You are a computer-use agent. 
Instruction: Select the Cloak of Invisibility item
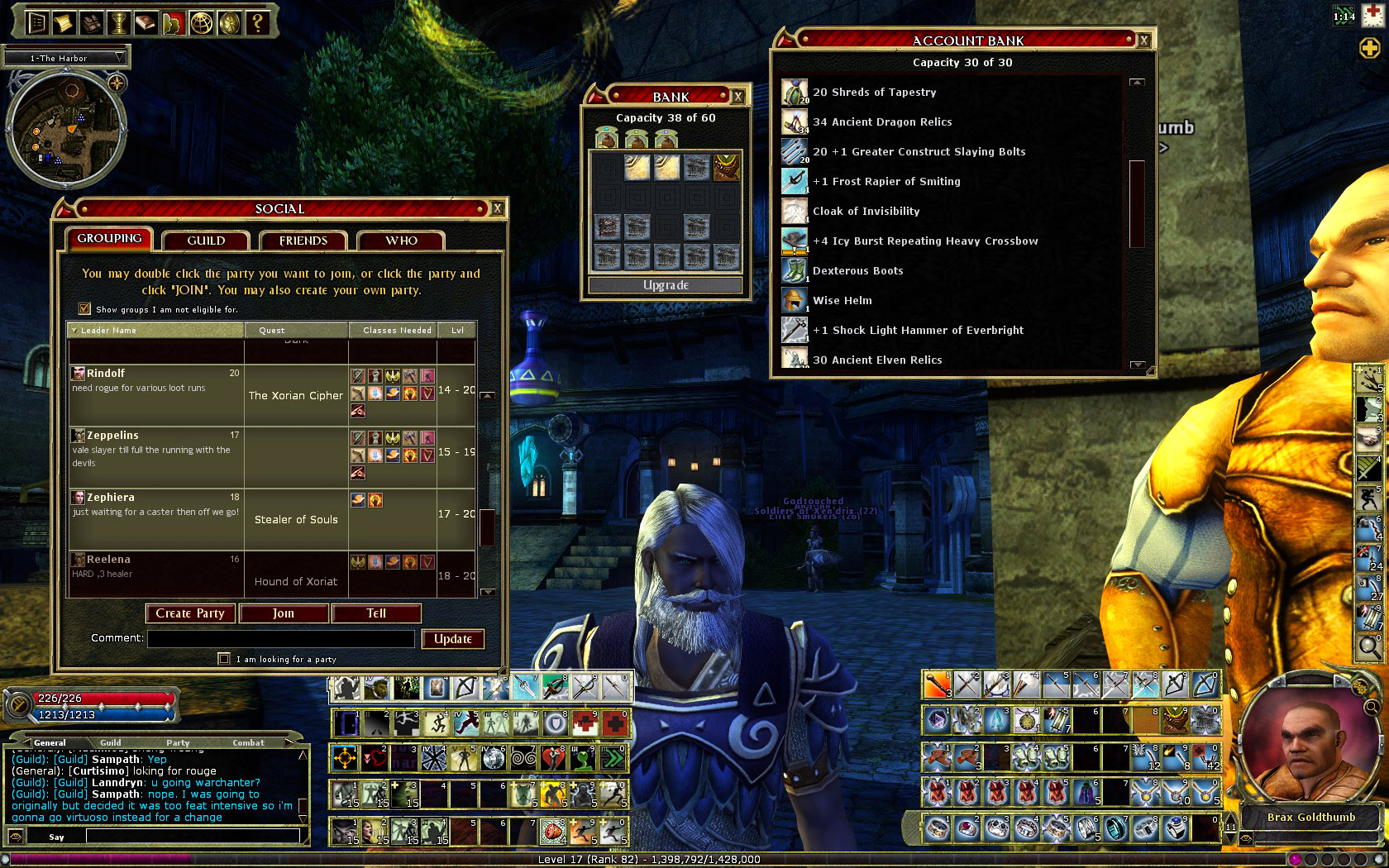pyautogui.click(x=866, y=211)
